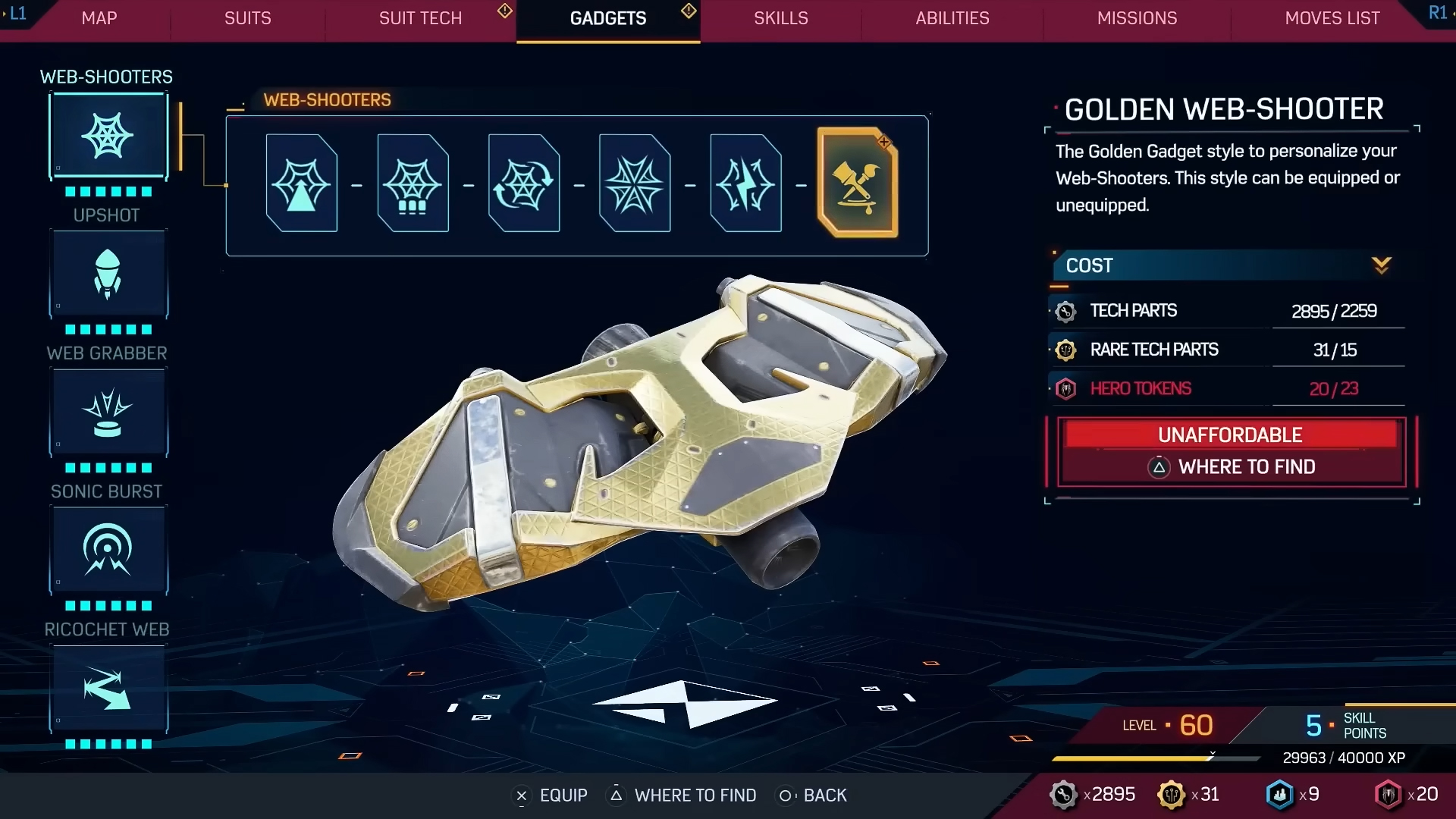Select the Gadgets tab
The width and height of the screenshot is (1456, 819).
(607, 18)
